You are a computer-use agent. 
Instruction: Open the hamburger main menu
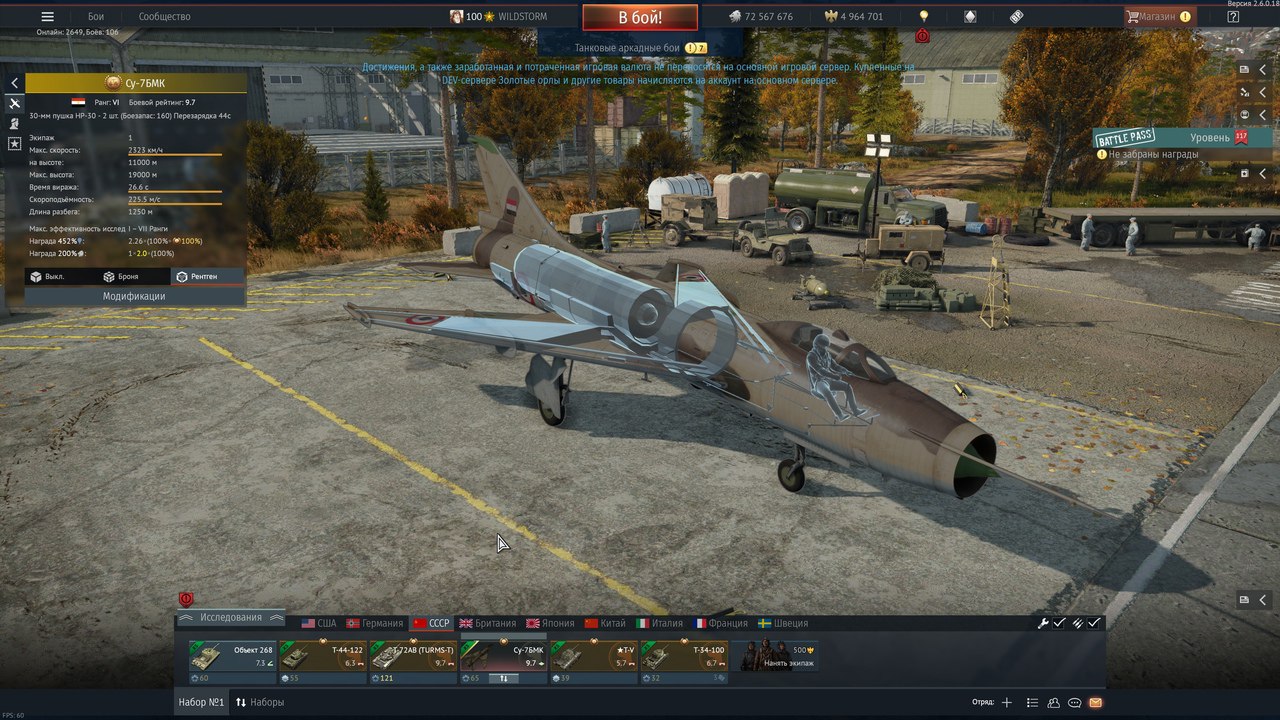pyautogui.click(x=47, y=17)
